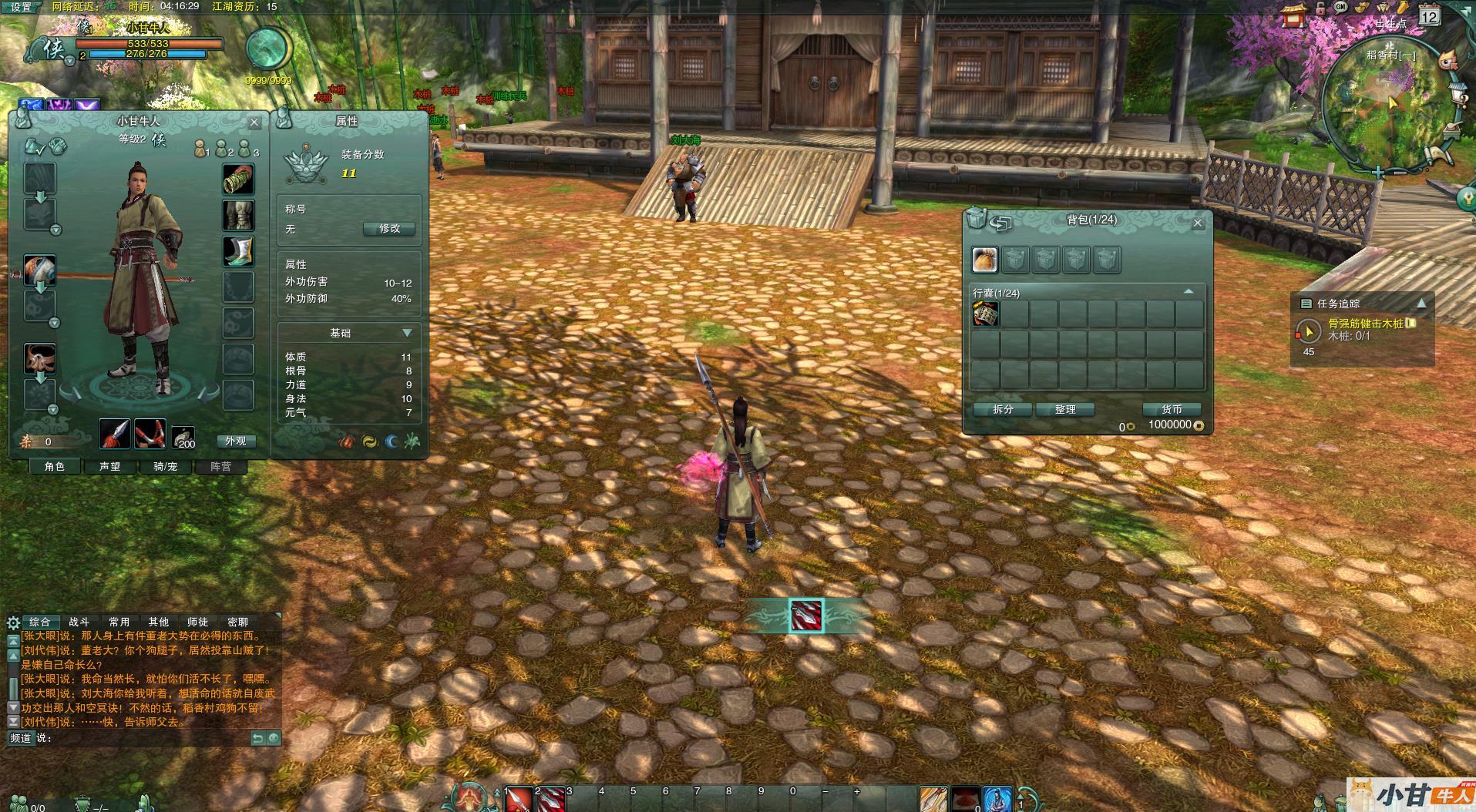Switch to the 骑/宠 mount tab
The width and height of the screenshot is (1476, 812).
pyautogui.click(x=166, y=466)
